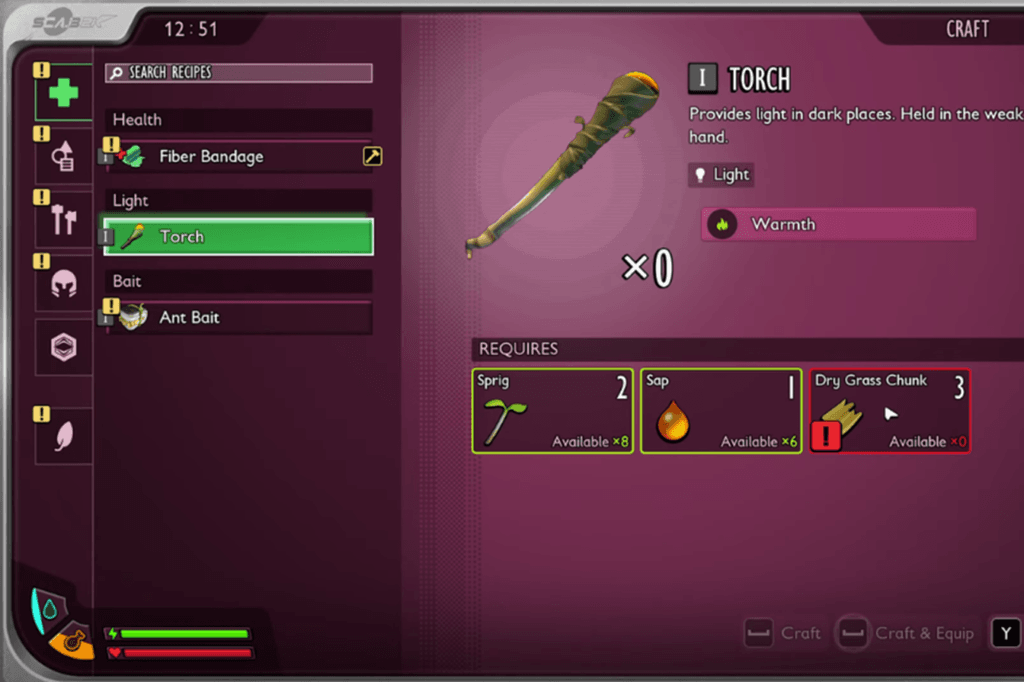
Task: Click the Dry Grass Chunk ingredient slot
Action: [x=889, y=411]
